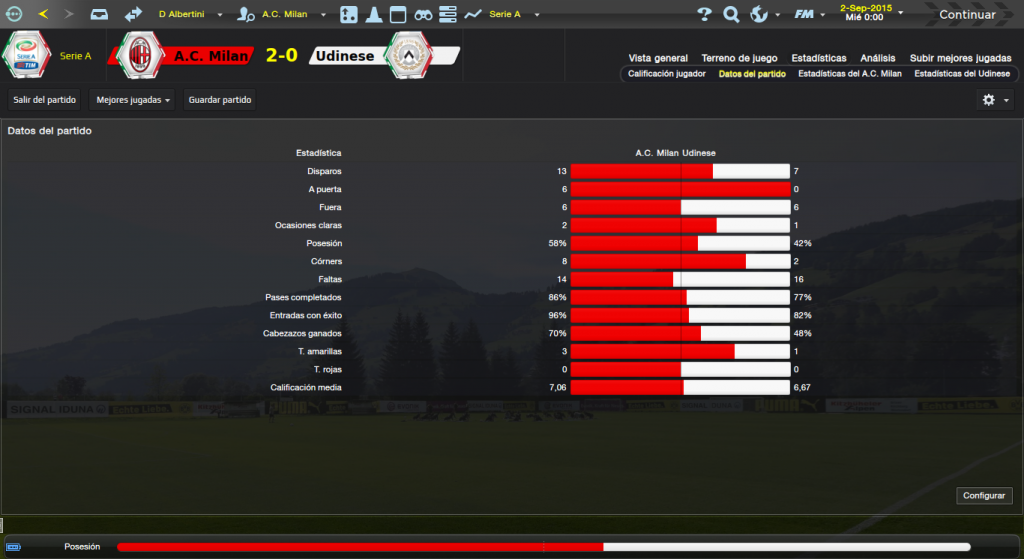Click Salir del partido button
This screenshot has height=559, width=1024.
[x=45, y=100]
